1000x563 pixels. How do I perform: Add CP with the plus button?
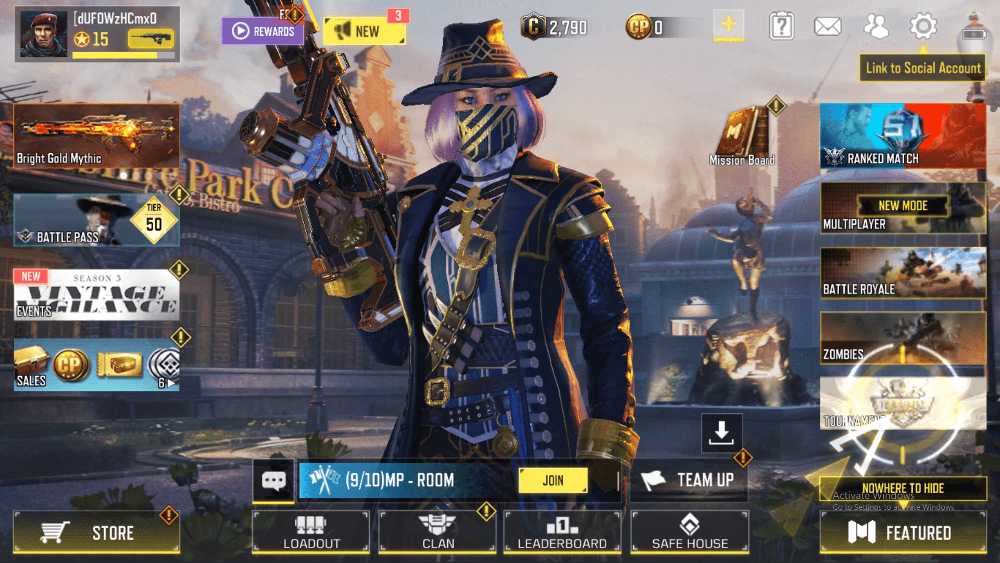coord(728,26)
